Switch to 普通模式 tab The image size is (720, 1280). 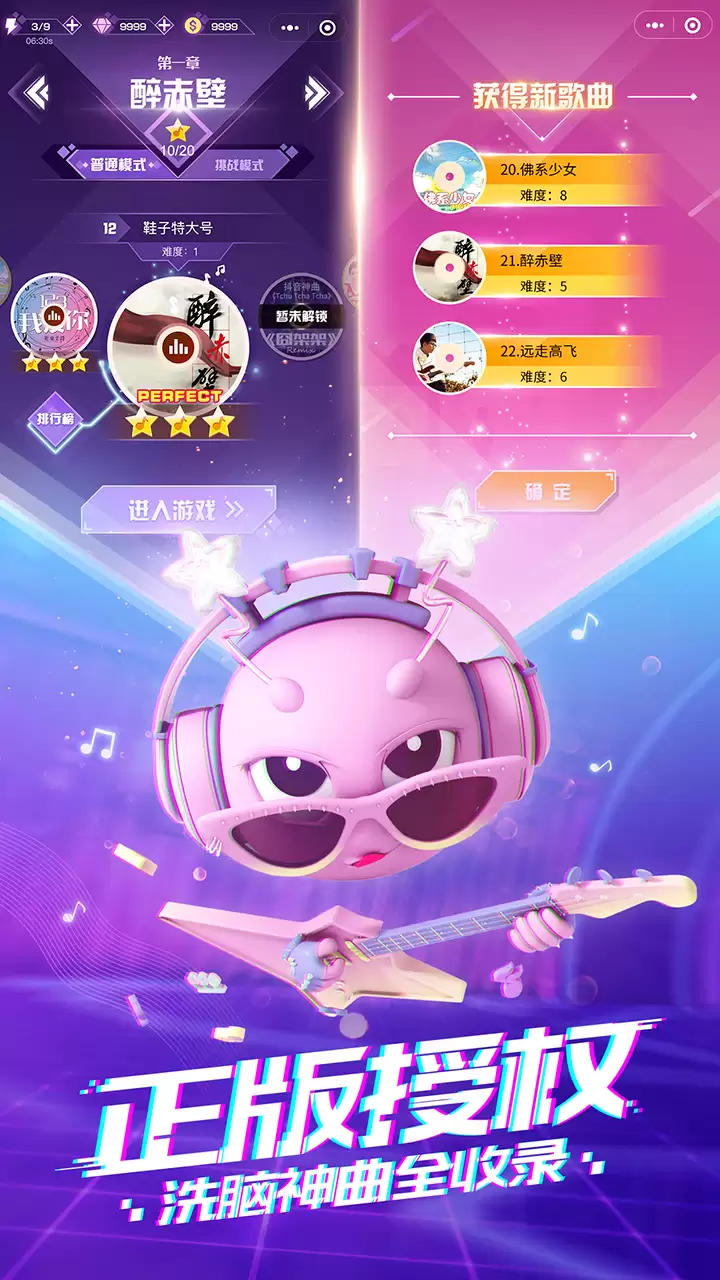(118, 164)
